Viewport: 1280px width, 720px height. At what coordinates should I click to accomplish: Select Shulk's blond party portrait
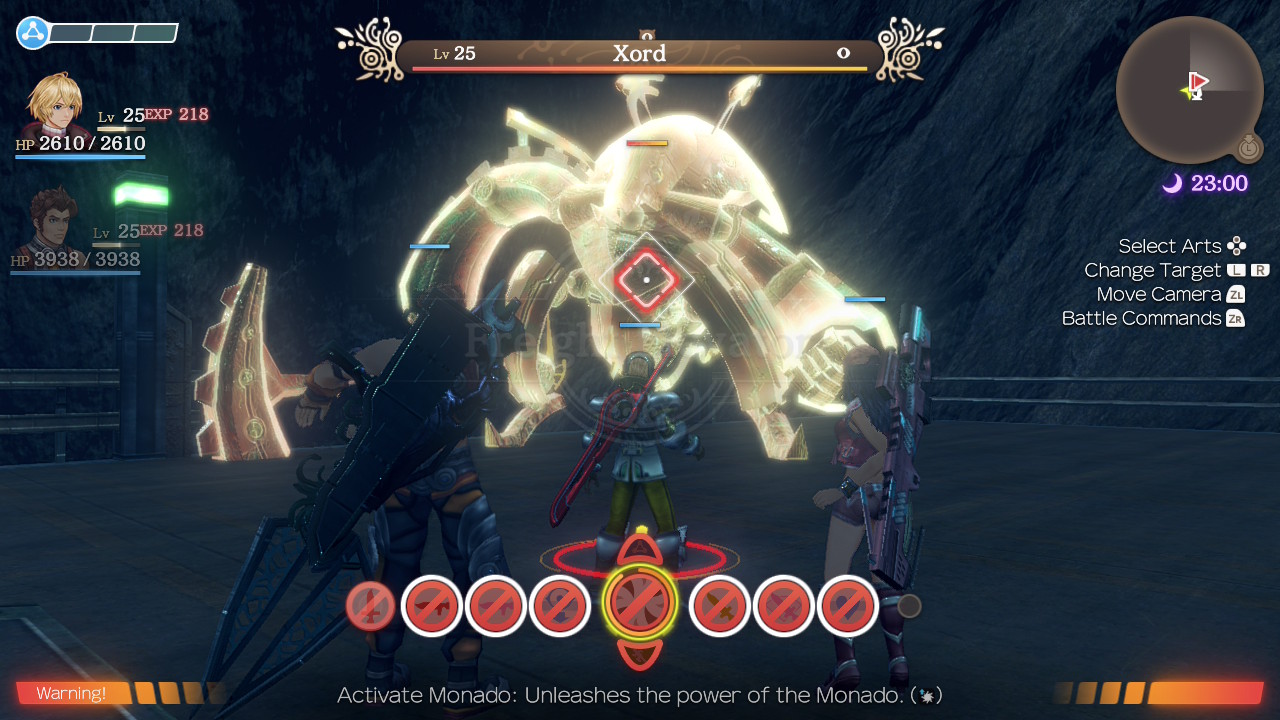tap(57, 106)
